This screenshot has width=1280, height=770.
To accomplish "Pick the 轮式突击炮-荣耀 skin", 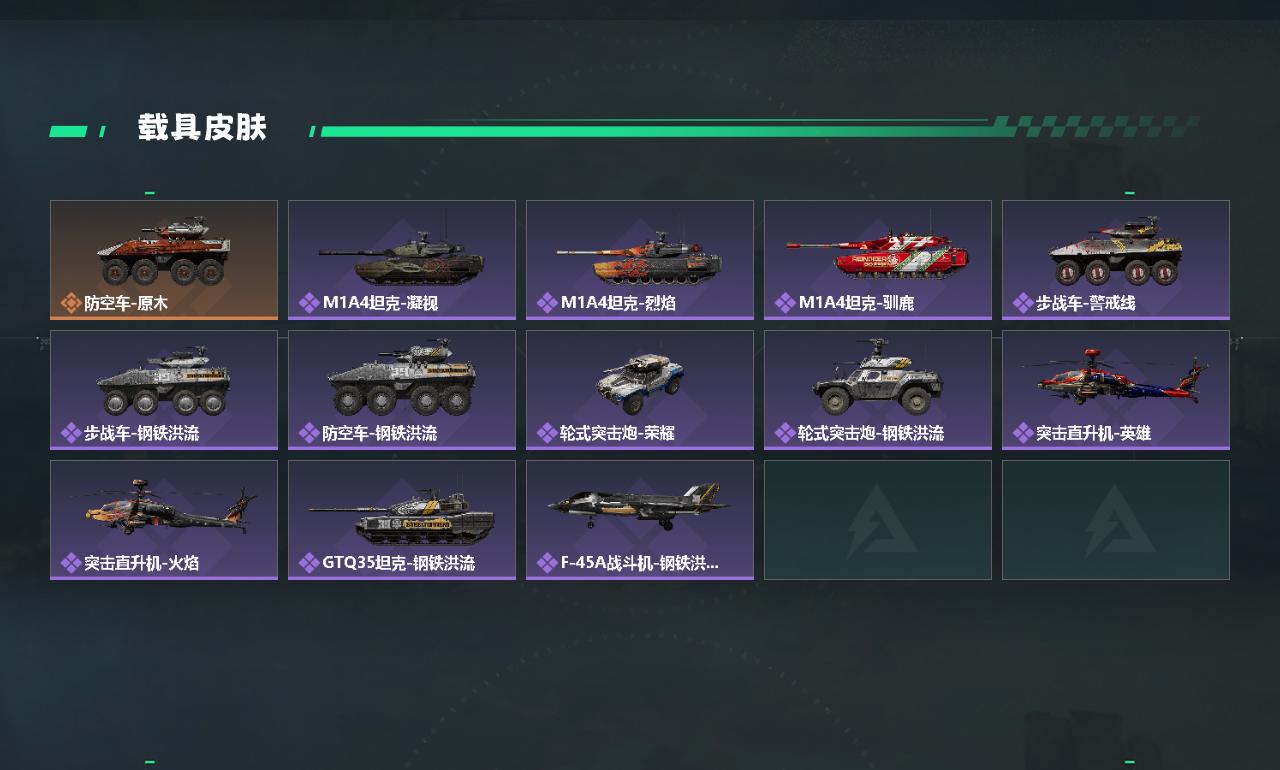I will pos(640,389).
